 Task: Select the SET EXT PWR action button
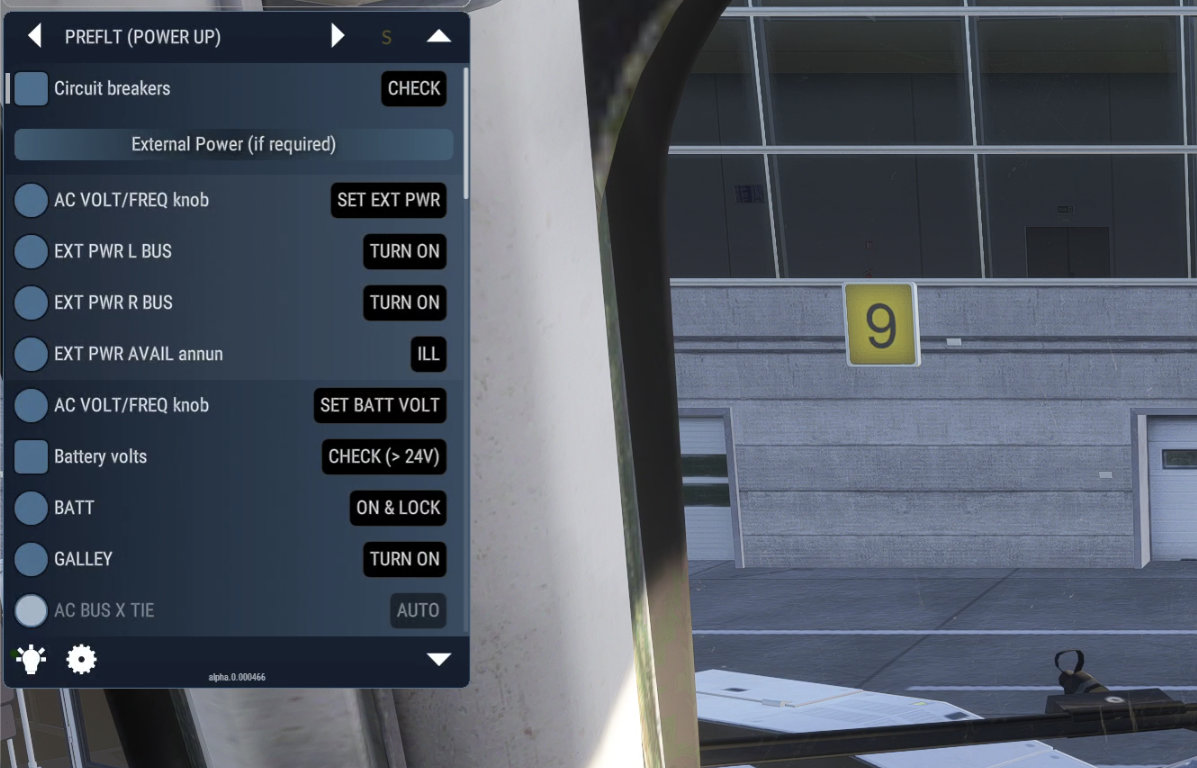pos(388,200)
